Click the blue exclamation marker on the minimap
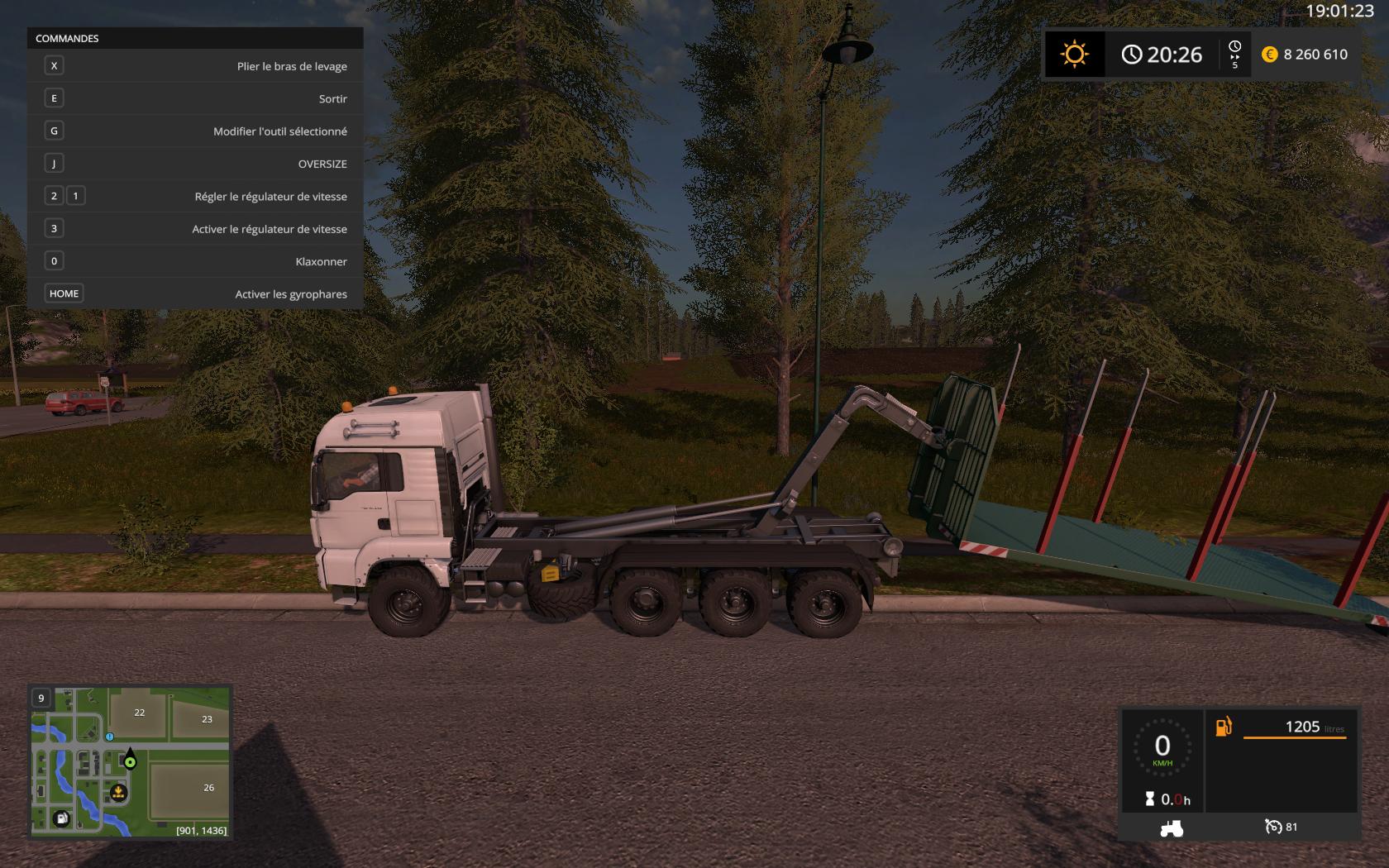The width and height of the screenshot is (1389, 868). [109, 736]
